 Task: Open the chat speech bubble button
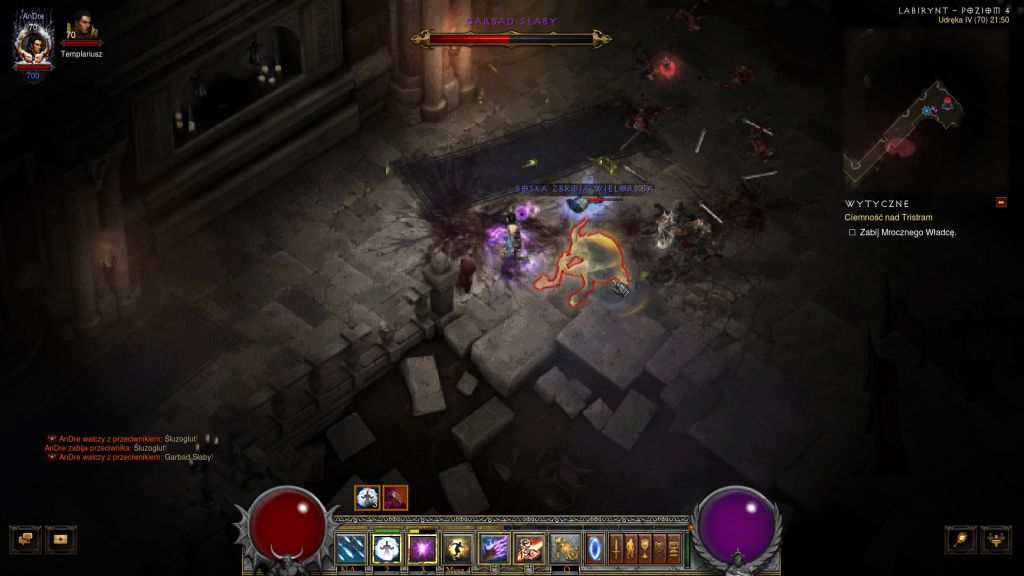[25, 539]
